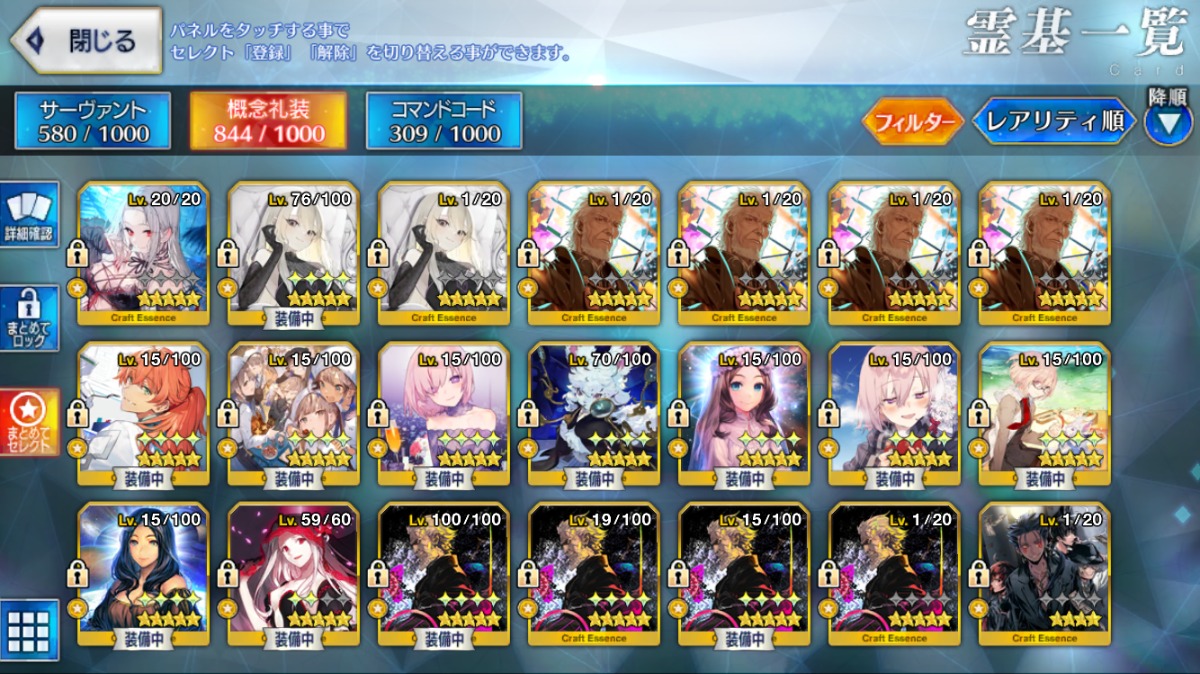
Task: Change sorting via レアリティ順 button
Action: click(x=1053, y=122)
